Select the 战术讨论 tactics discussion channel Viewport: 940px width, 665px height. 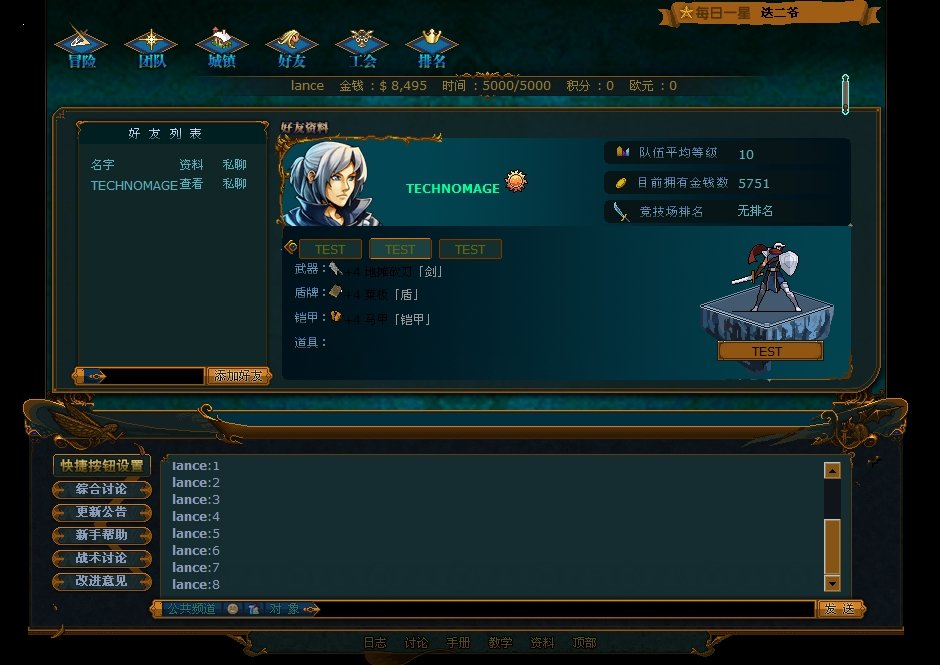coord(101,558)
